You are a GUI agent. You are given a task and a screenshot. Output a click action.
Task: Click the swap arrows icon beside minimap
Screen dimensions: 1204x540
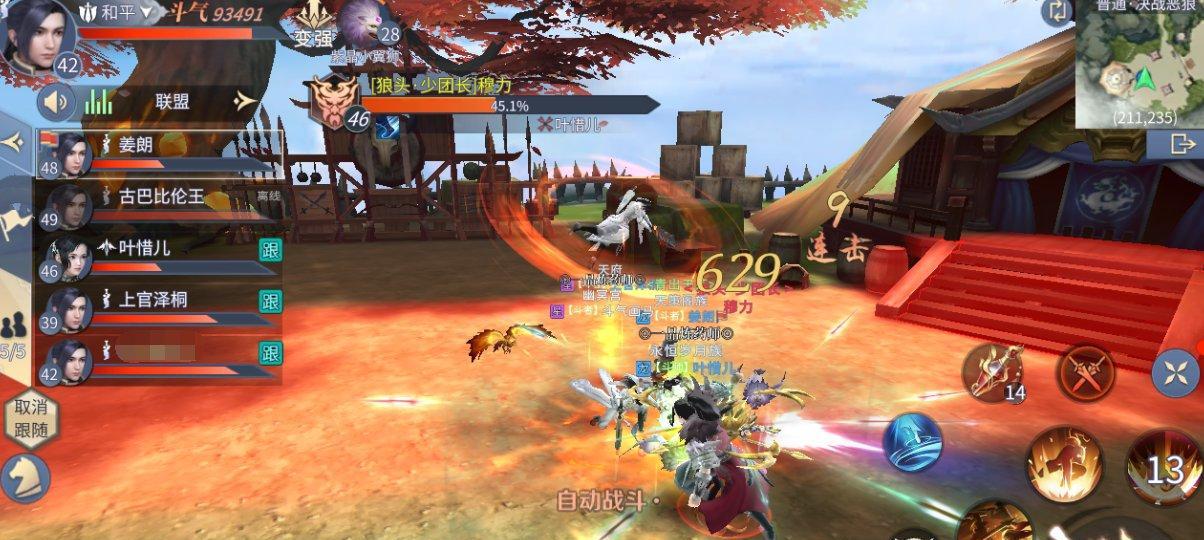1056,12
